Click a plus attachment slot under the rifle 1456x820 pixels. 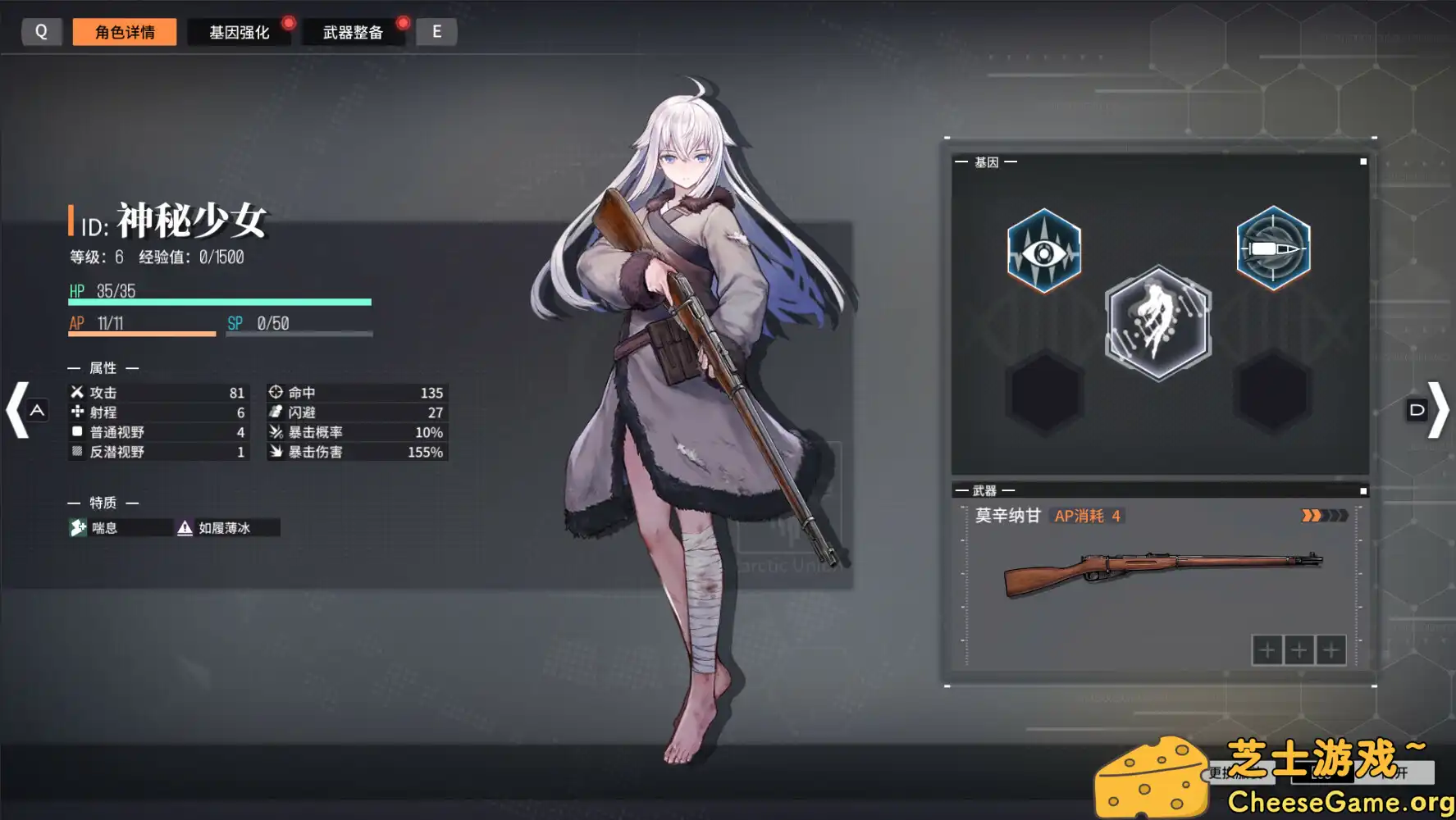tap(1267, 649)
